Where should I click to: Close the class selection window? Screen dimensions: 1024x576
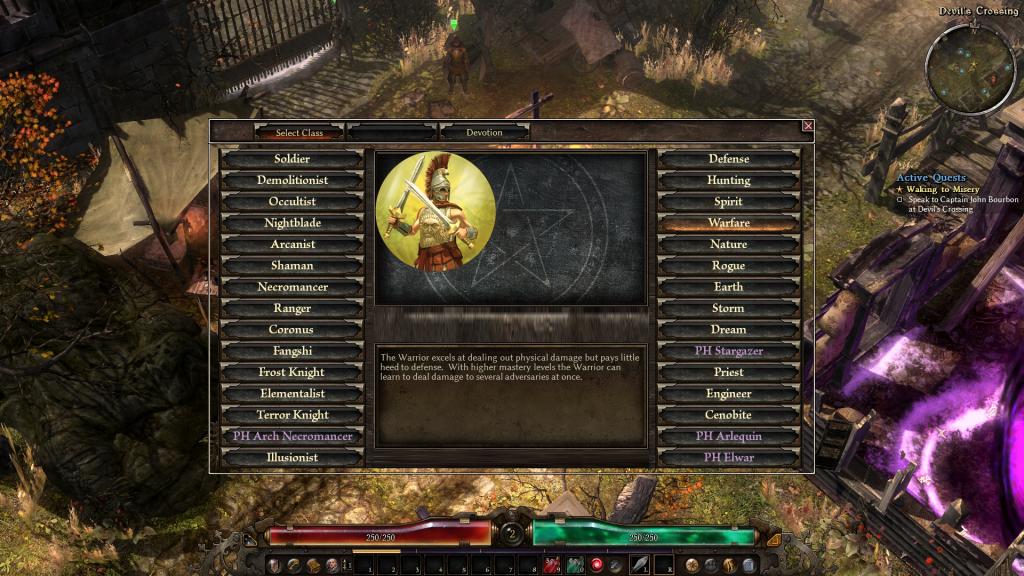tap(808, 126)
